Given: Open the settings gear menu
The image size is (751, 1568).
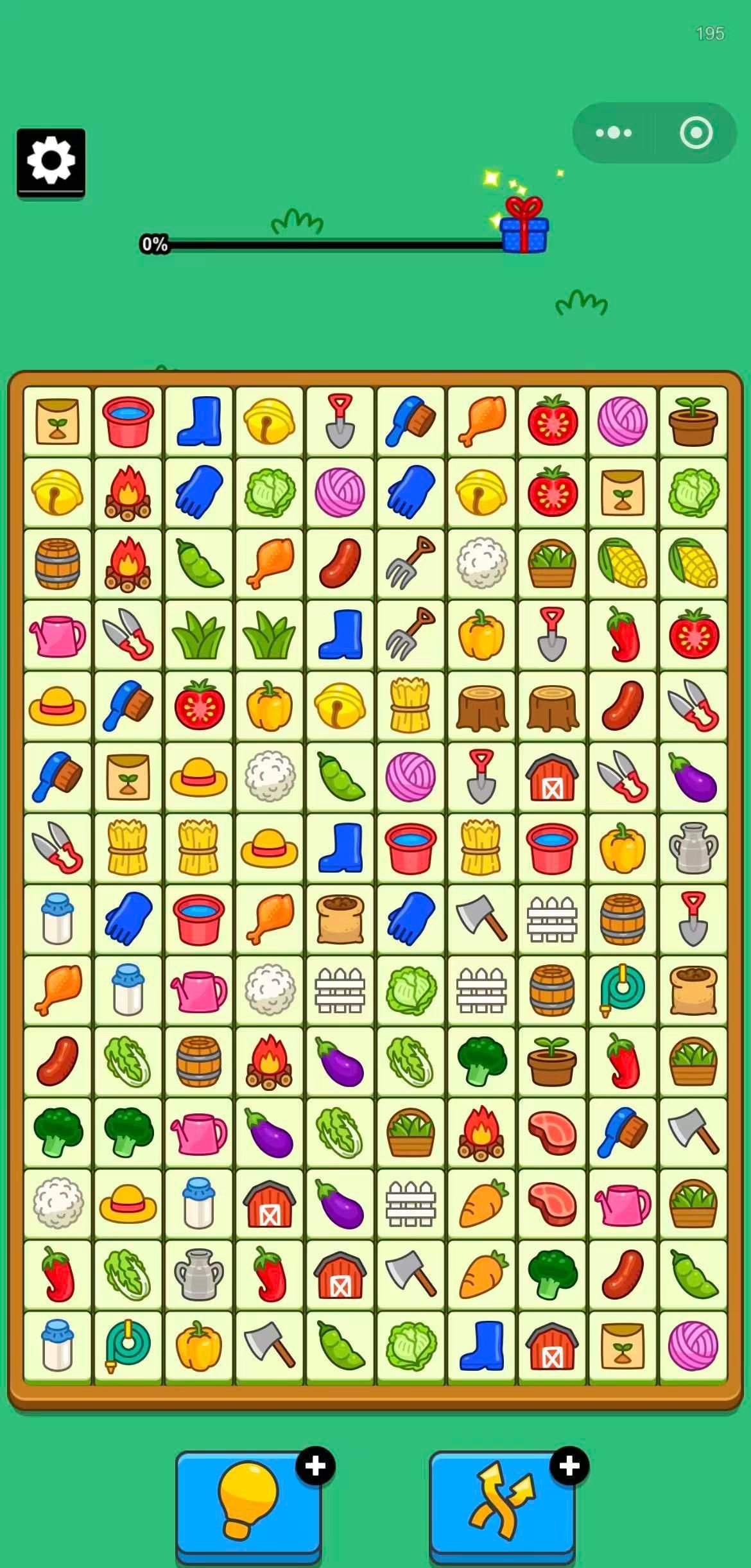Looking at the screenshot, I should (x=51, y=161).
